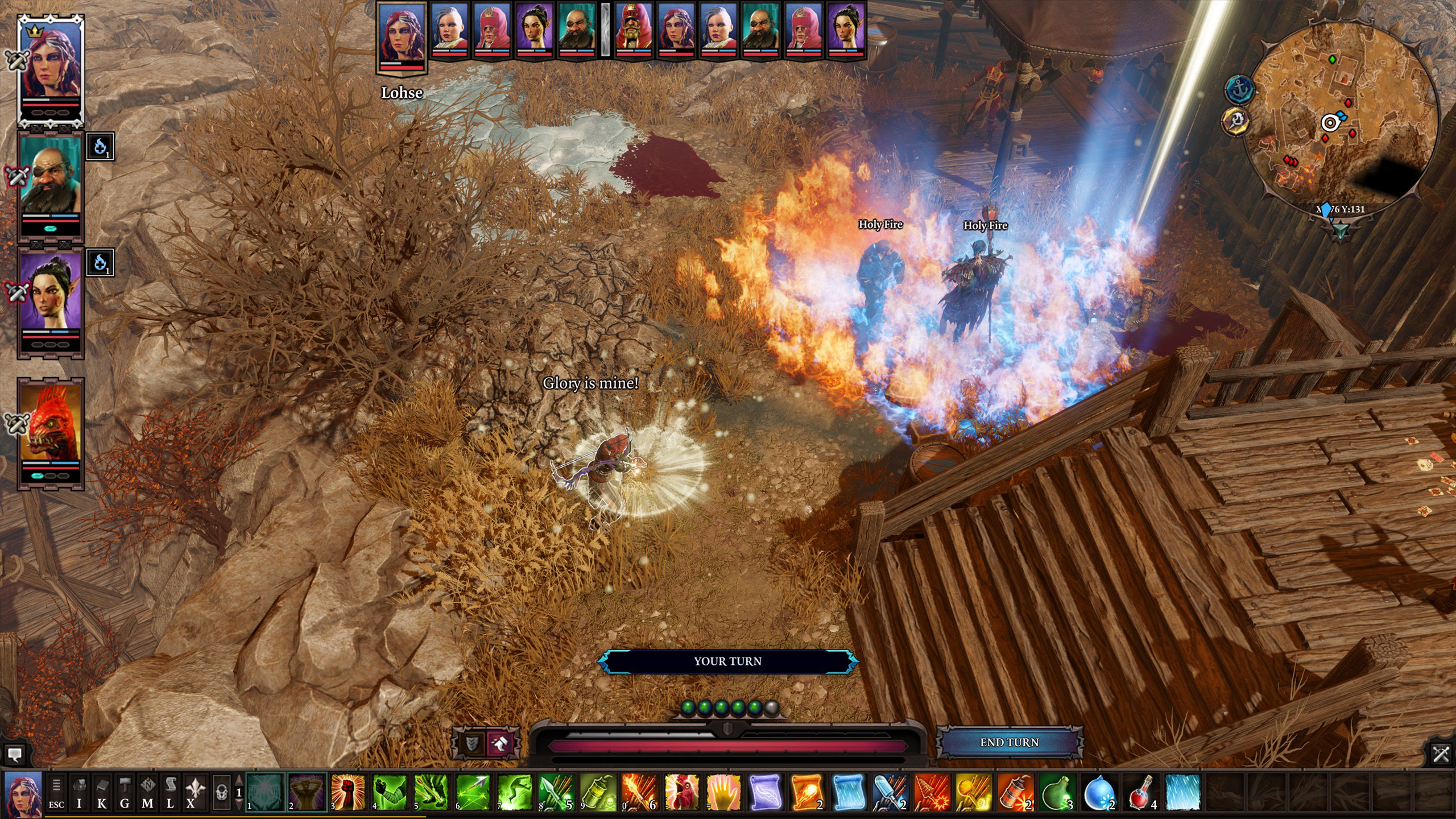Open the crafting hammer icon
Viewport: 1456px width, 819px height.
point(125,793)
